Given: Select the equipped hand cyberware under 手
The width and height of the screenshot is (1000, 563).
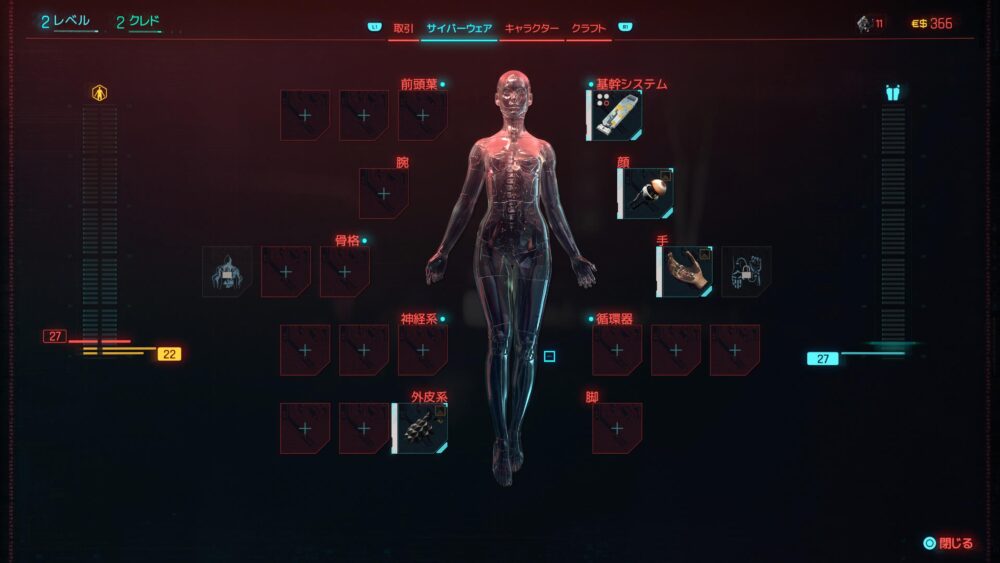Looking at the screenshot, I should pyautogui.click(x=685, y=272).
